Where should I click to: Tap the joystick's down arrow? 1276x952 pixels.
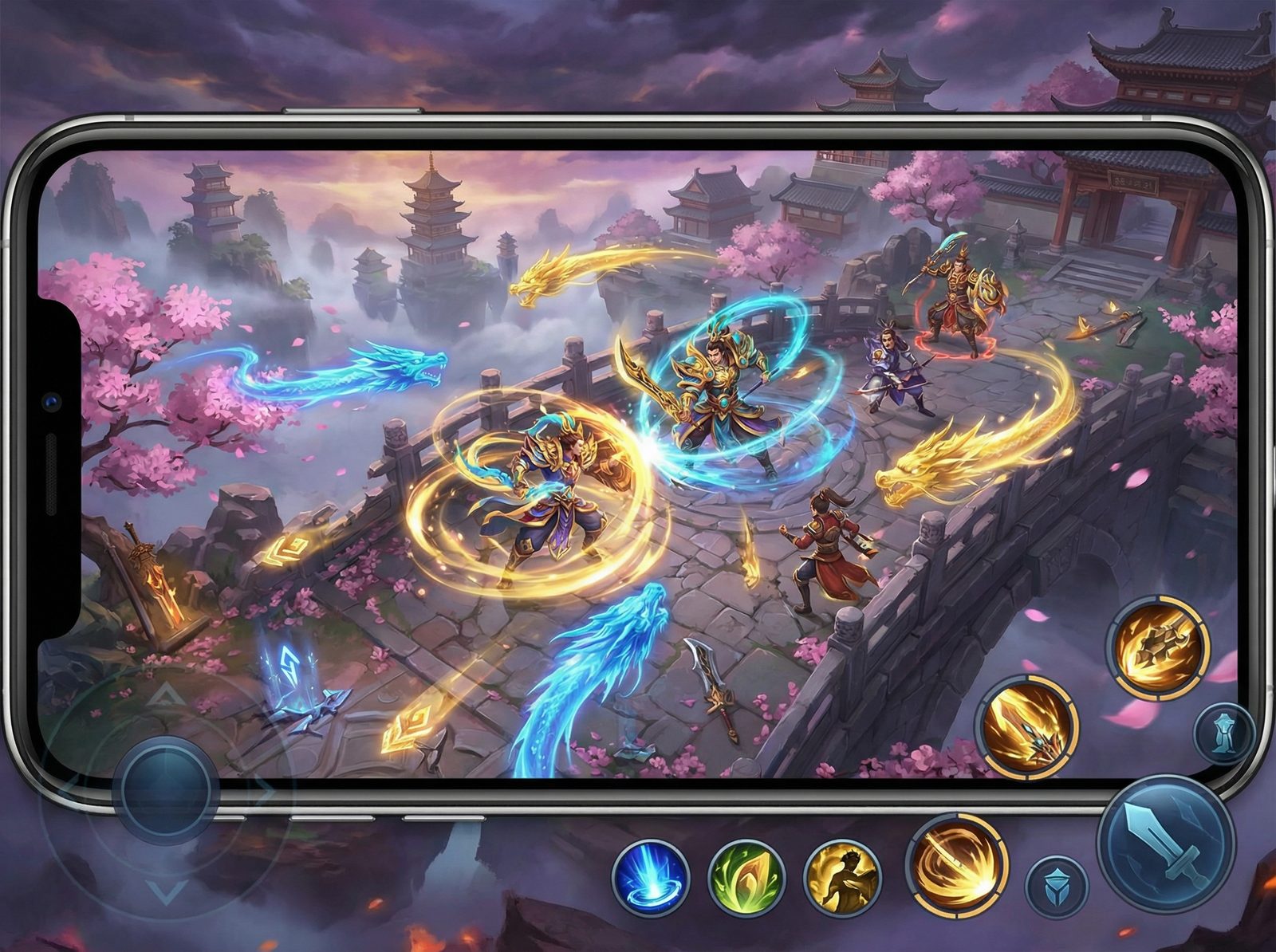(167, 890)
